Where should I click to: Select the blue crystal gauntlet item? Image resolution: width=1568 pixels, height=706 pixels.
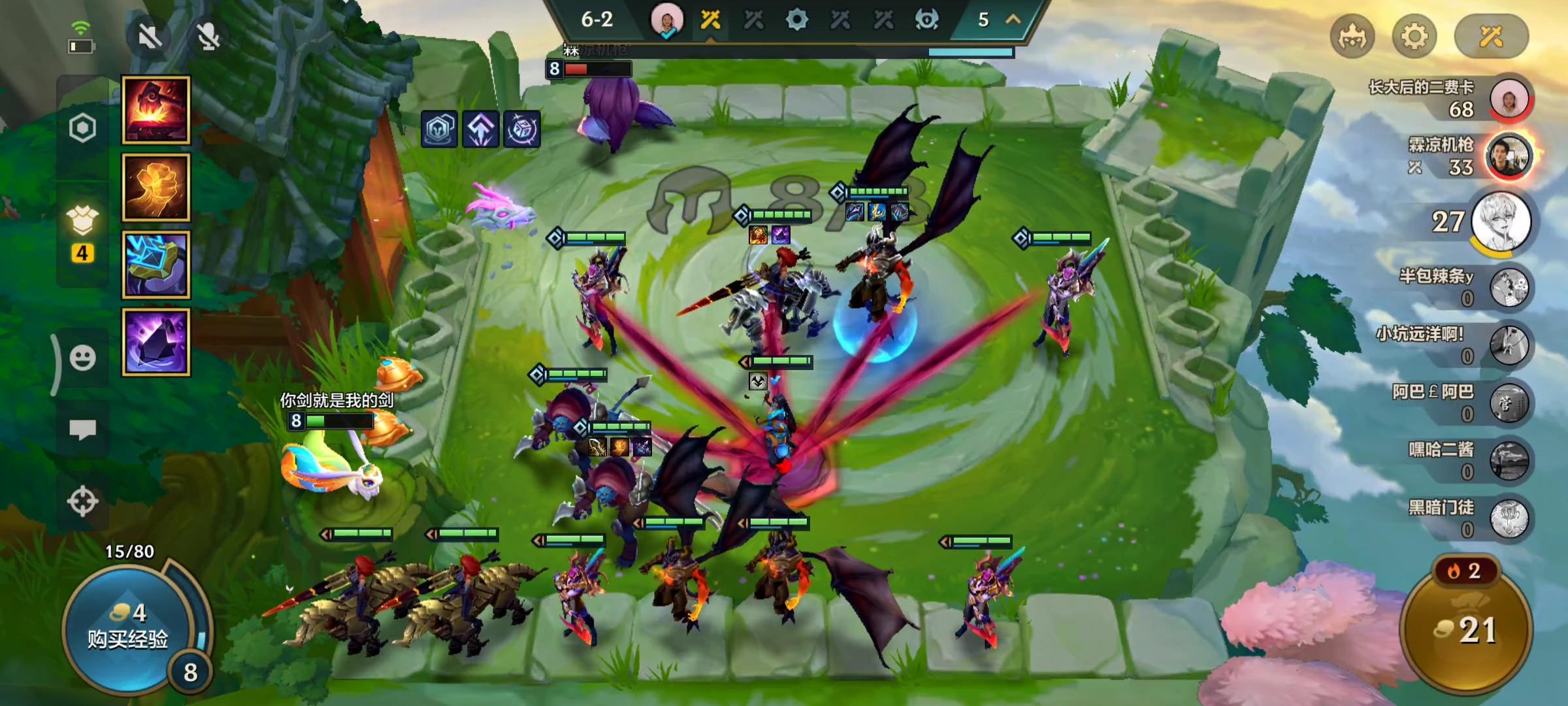point(156,265)
